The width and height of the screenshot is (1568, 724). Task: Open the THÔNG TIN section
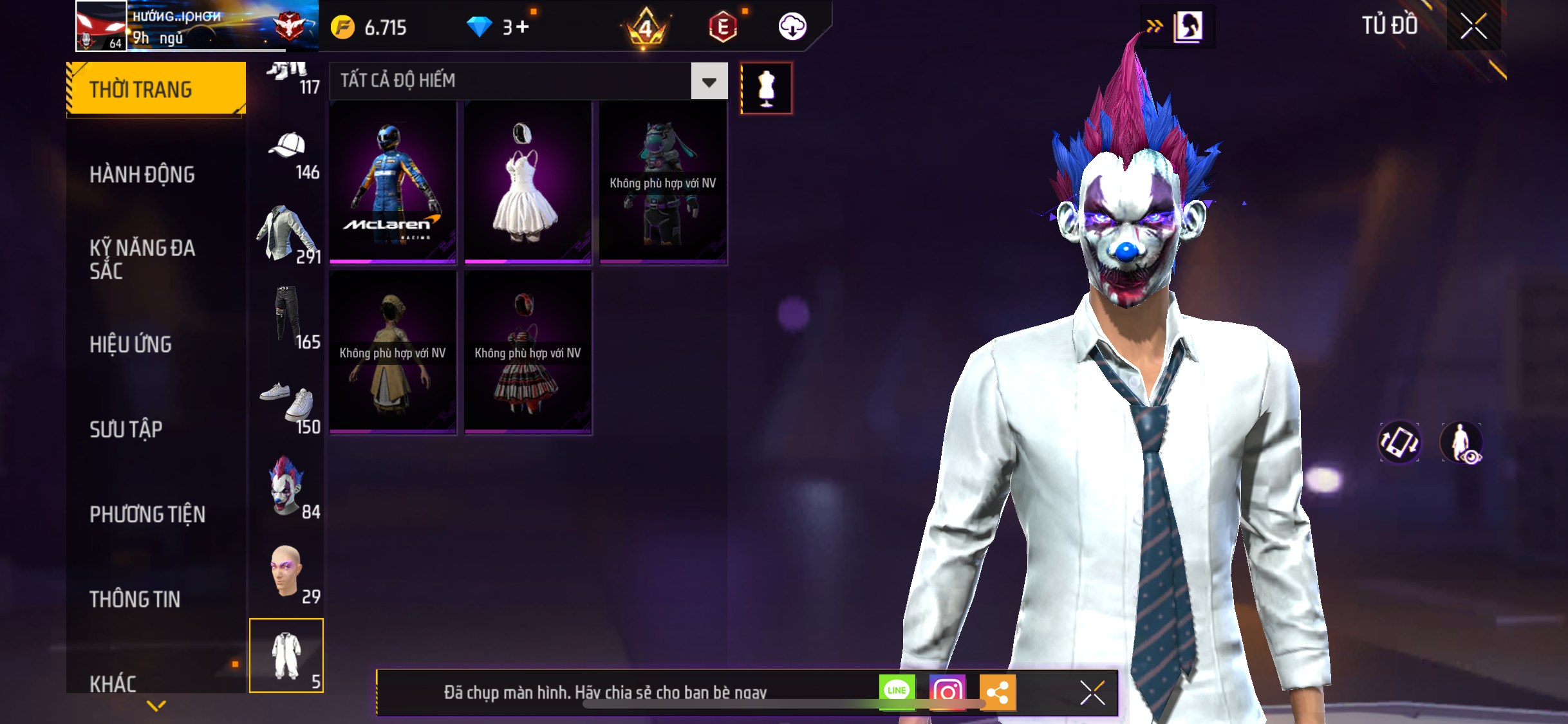click(x=135, y=599)
